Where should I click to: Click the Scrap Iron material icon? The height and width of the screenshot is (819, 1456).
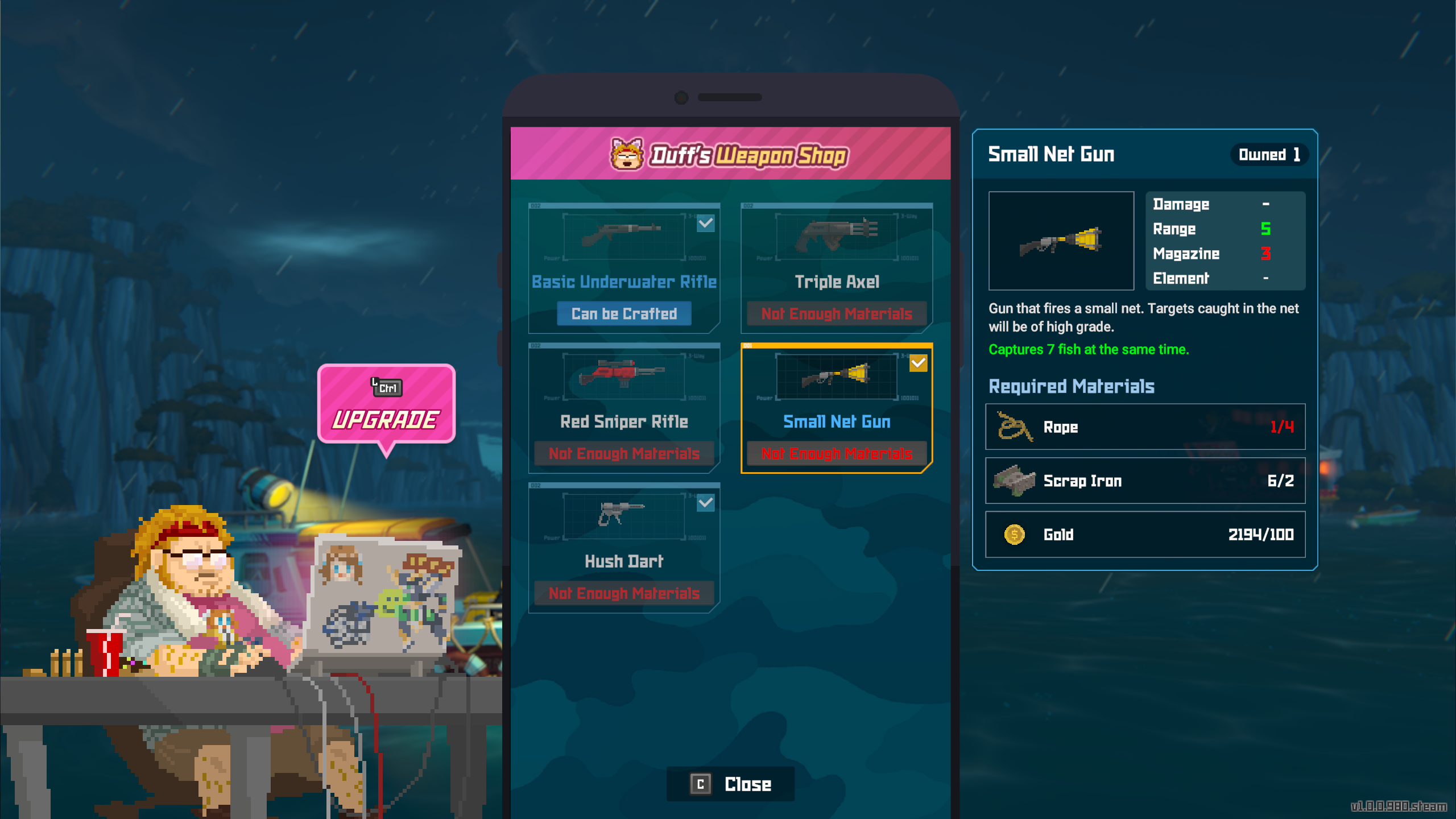click(x=1014, y=481)
